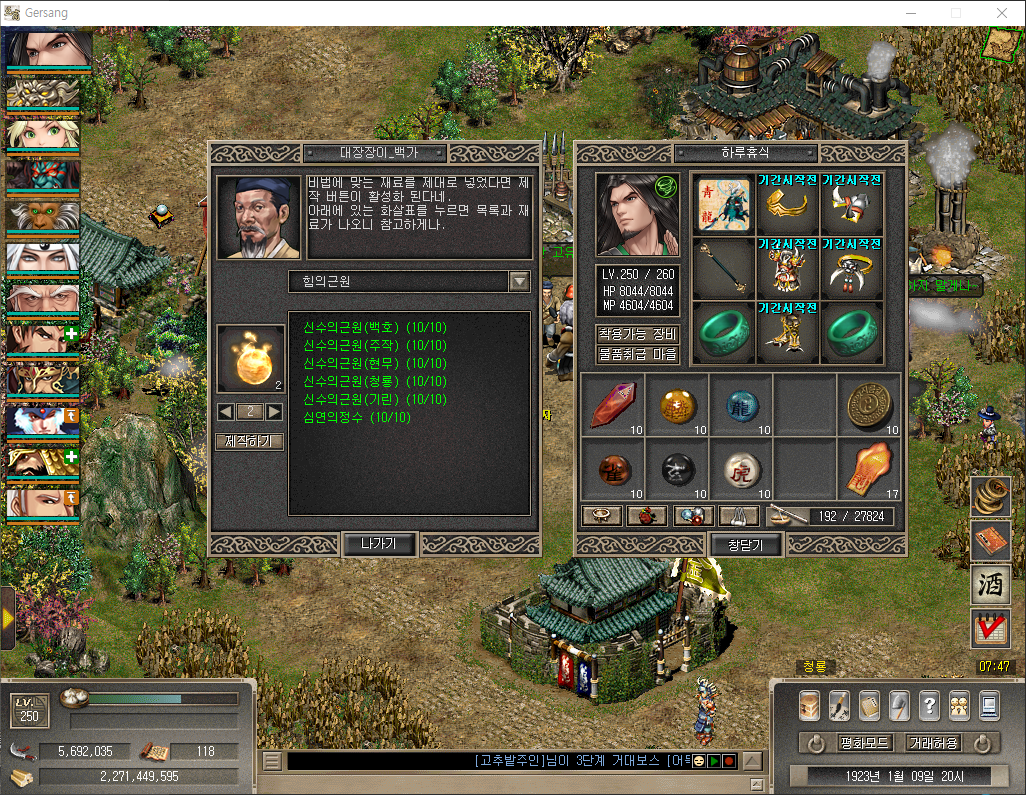Select the blue-masked mercenary portrait
The image size is (1026, 795).
(41, 422)
